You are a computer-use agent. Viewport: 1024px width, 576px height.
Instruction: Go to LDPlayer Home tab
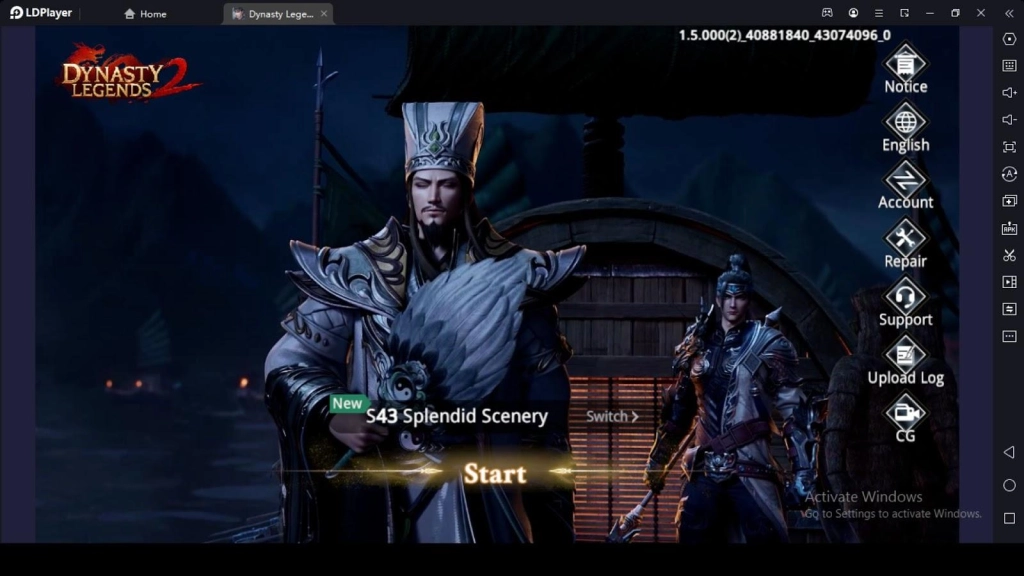click(x=146, y=14)
